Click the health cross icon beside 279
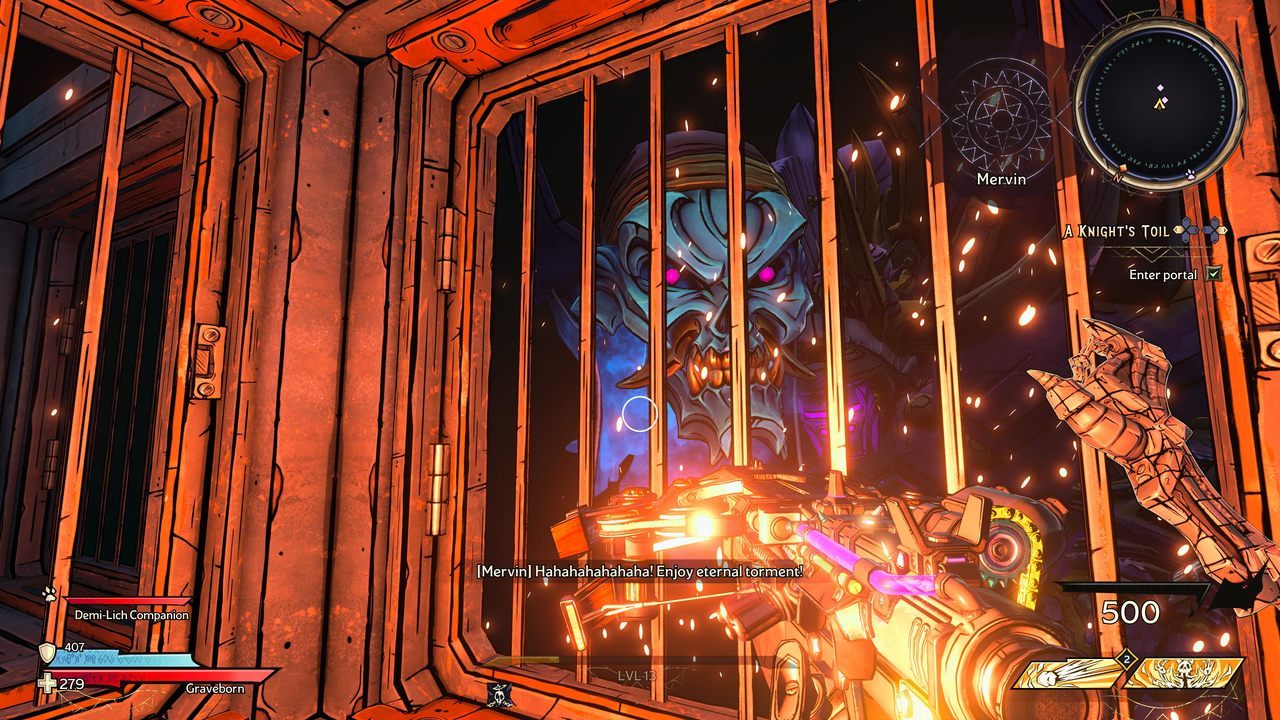This screenshot has width=1280, height=720. 46,684
